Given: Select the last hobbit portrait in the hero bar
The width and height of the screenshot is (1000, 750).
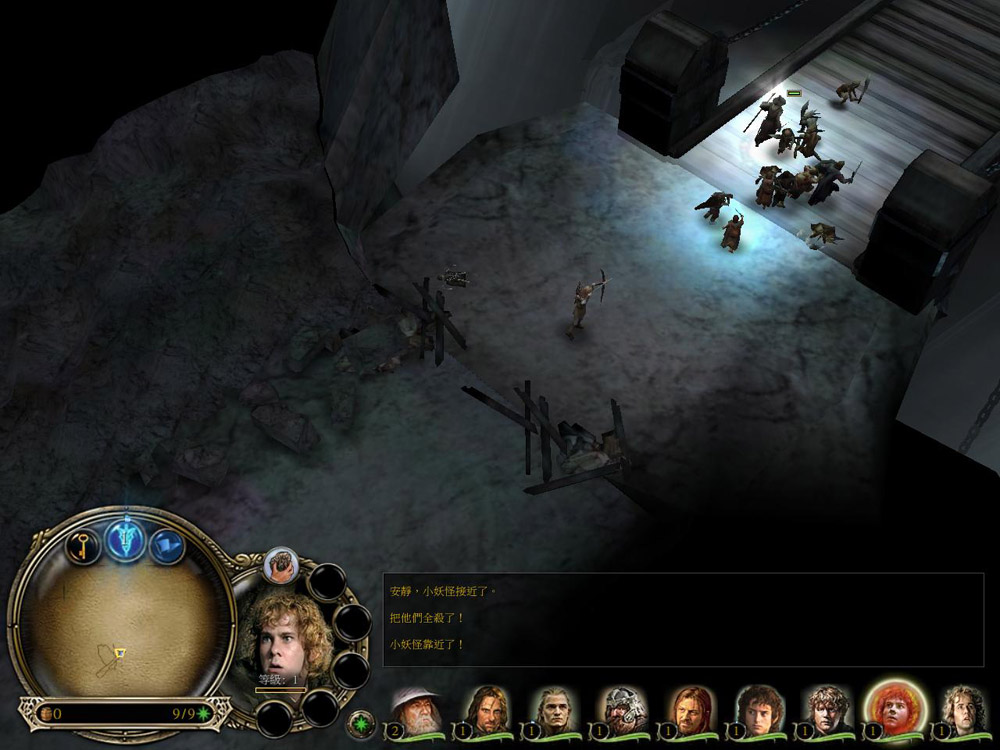Looking at the screenshot, I should pyautogui.click(x=964, y=711).
